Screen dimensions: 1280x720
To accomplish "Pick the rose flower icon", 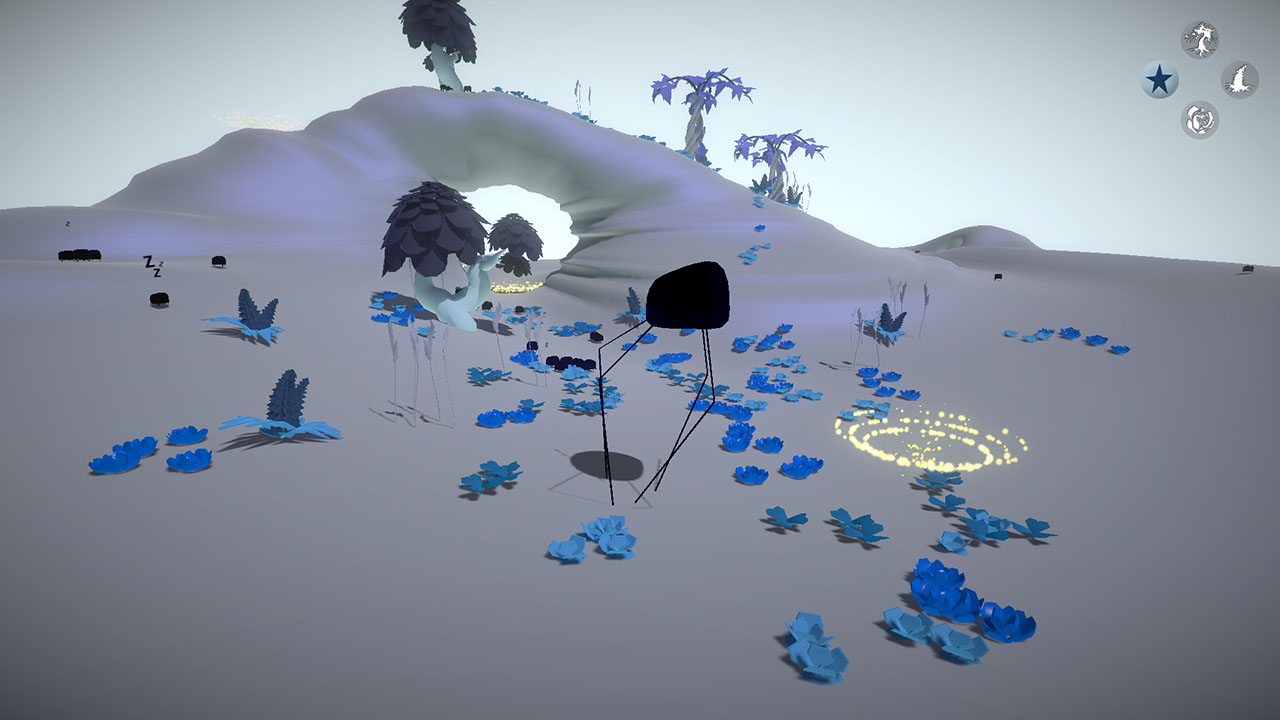I will coord(1200,120).
